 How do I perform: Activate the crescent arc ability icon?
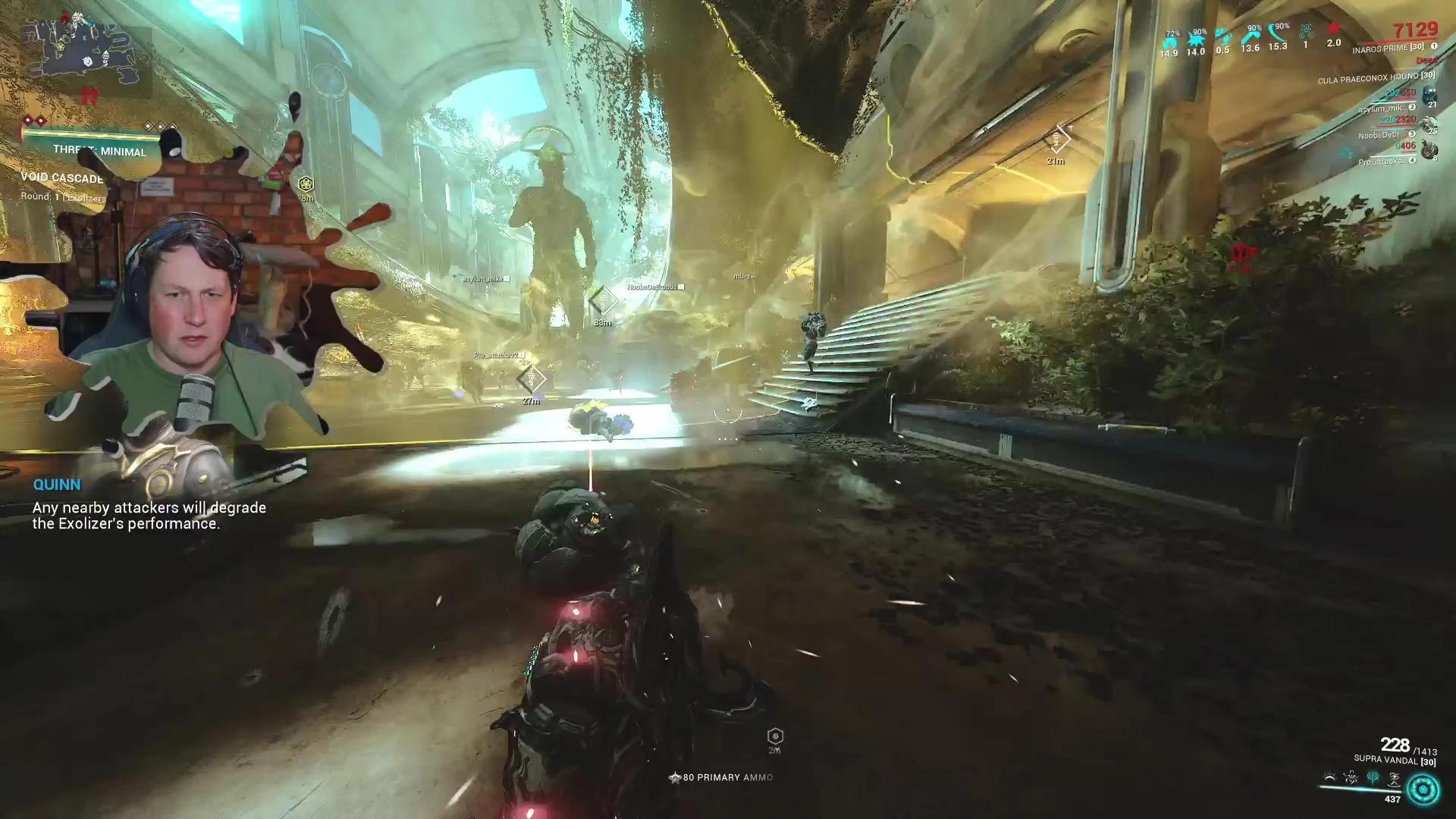pos(1329,778)
